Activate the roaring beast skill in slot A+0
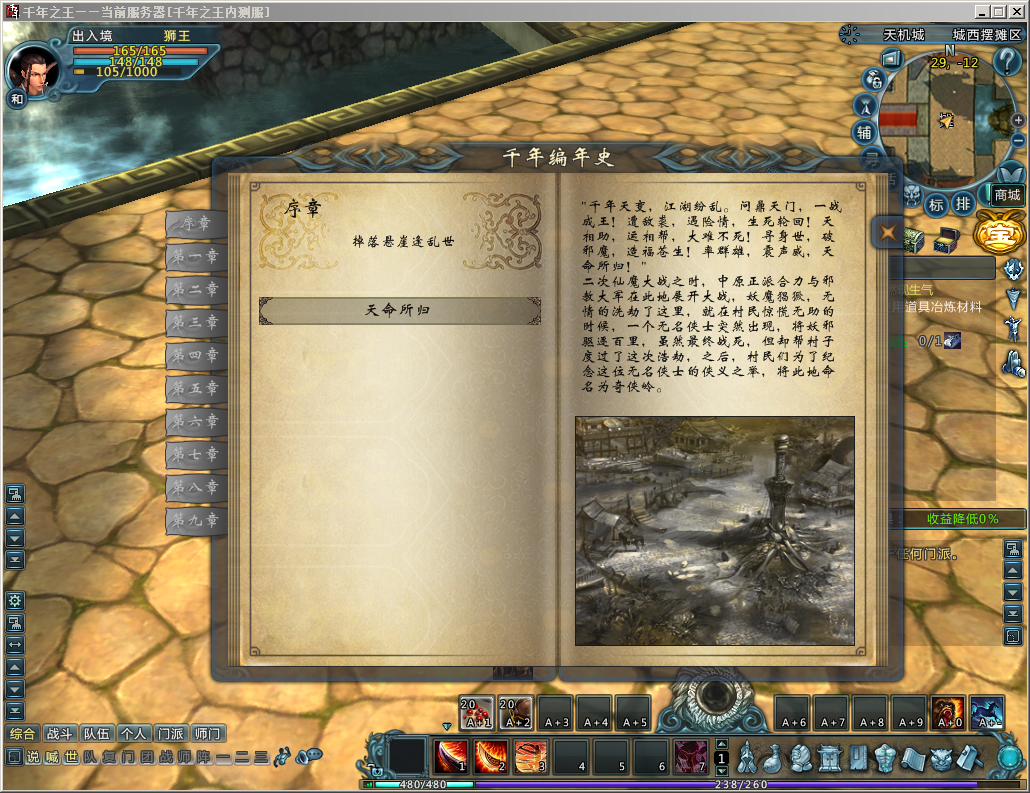The width and height of the screenshot is (1030, 793). tap(948, 712)
